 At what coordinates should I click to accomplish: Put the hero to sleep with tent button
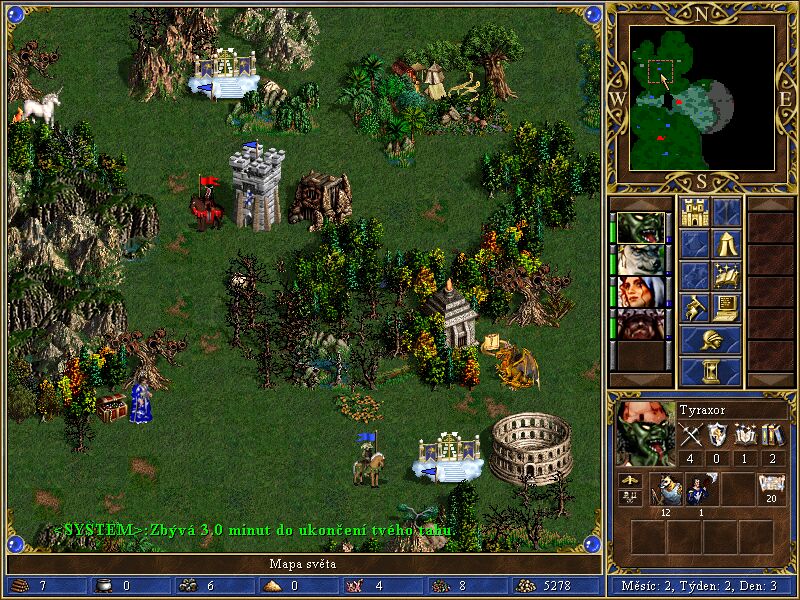coord(727,244)
